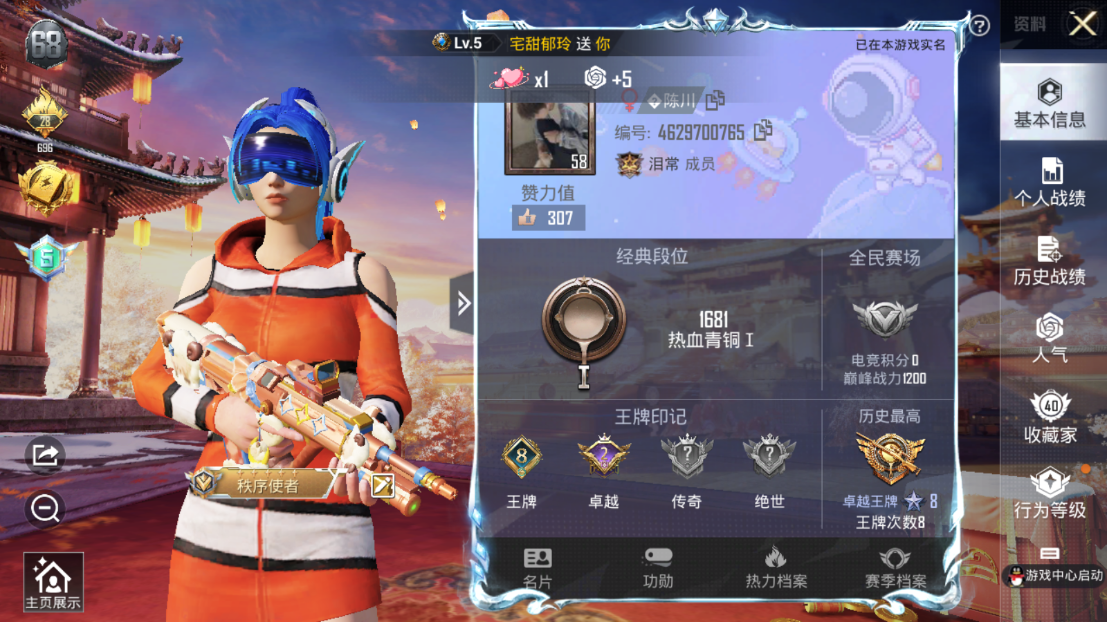
Task: Switch to the 基本信息 tab
Action: click(1049, 104)
